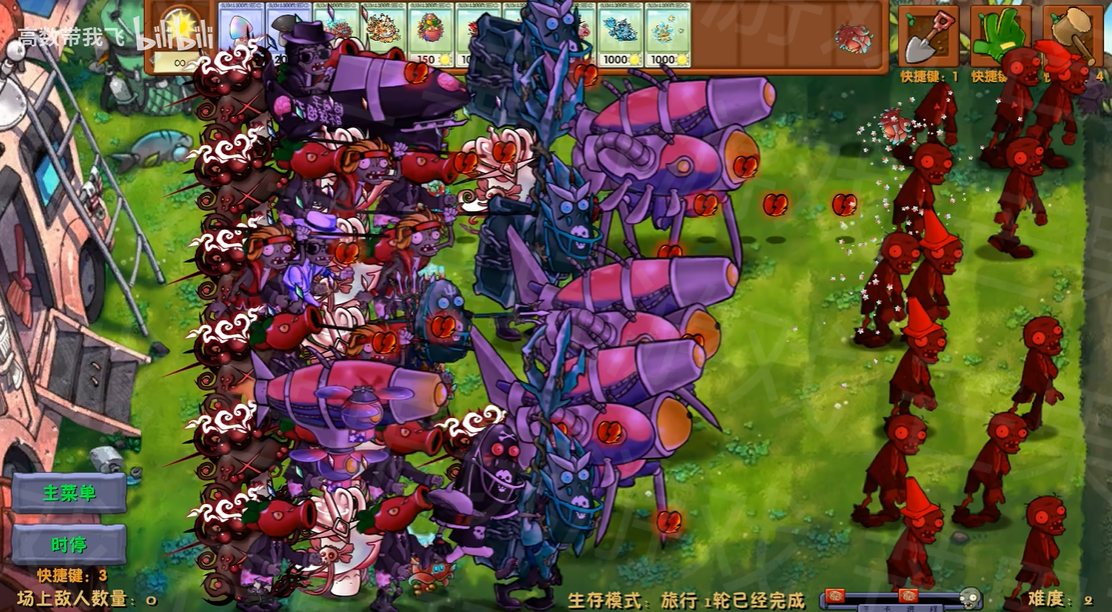Screen dimensions: 1112x612
Task: Select the orange spotted creature seed card
Action: point(384,34)
